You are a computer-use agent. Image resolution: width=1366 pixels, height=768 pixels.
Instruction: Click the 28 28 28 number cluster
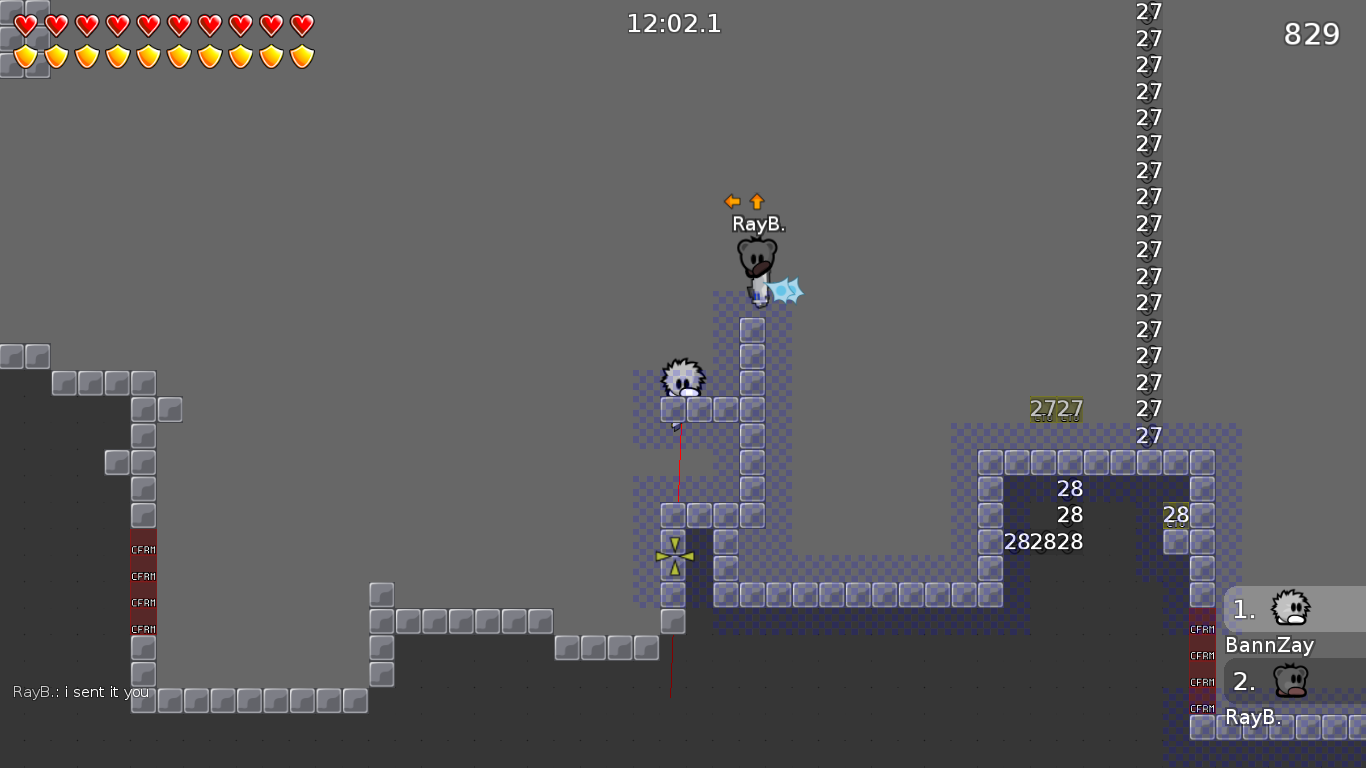click(1043, 541)
